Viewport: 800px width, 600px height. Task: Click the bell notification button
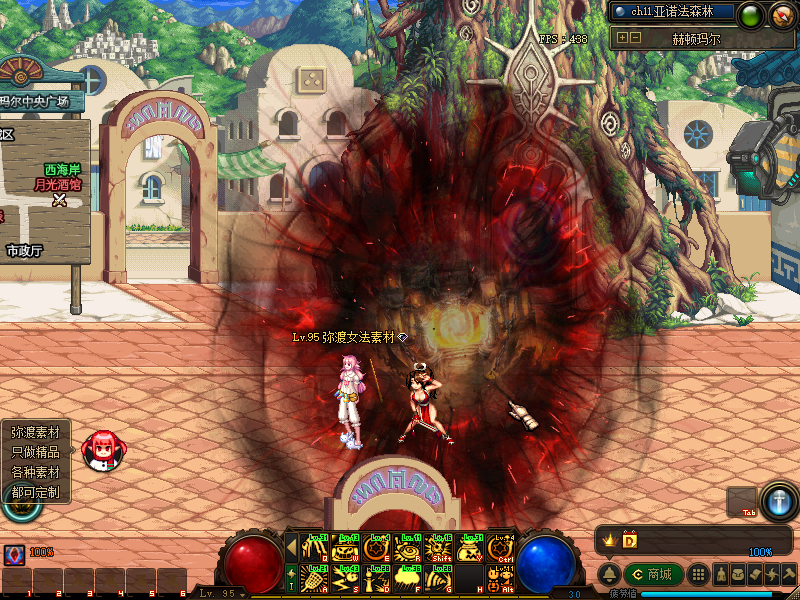(608, 575)
